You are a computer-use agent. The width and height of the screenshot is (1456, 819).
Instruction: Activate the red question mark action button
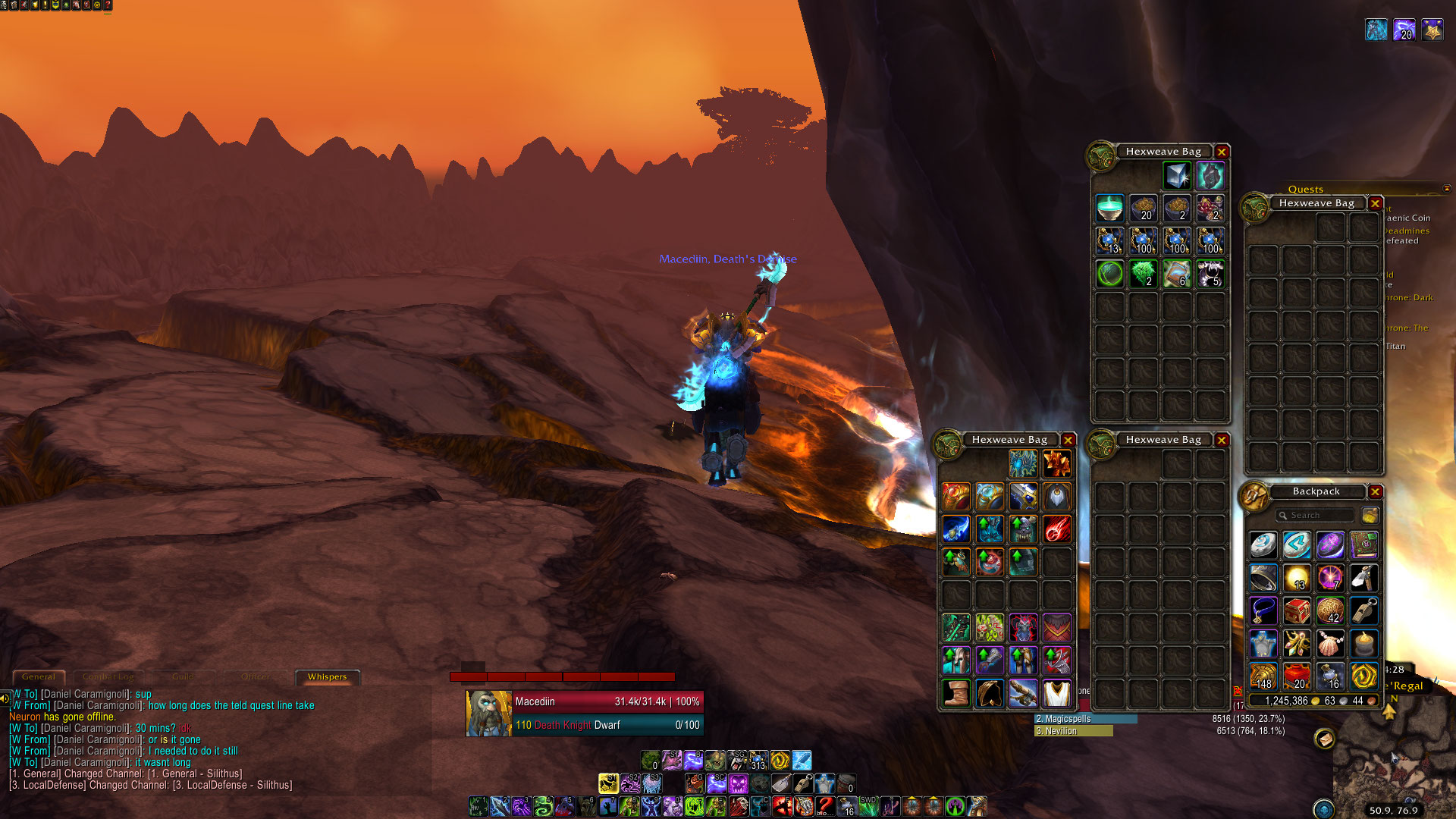pos(825,806)
